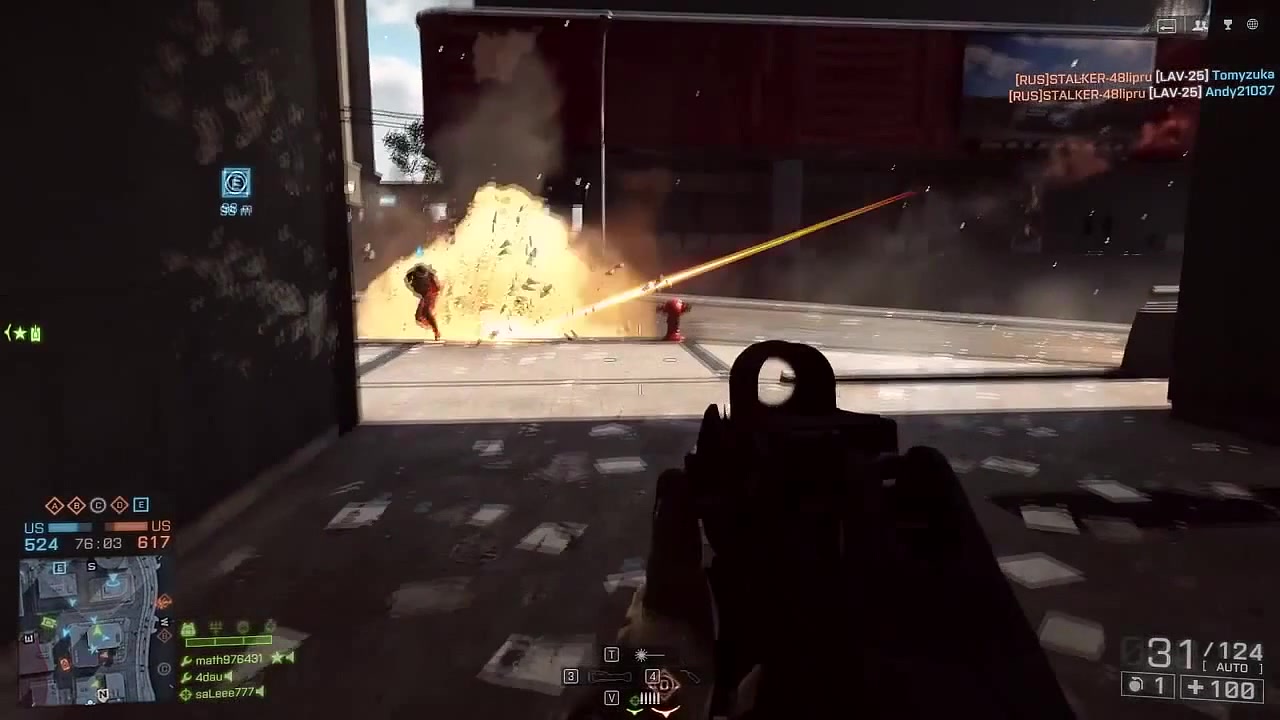Click the back-arrow chat indicator top right

(1167, 25)
